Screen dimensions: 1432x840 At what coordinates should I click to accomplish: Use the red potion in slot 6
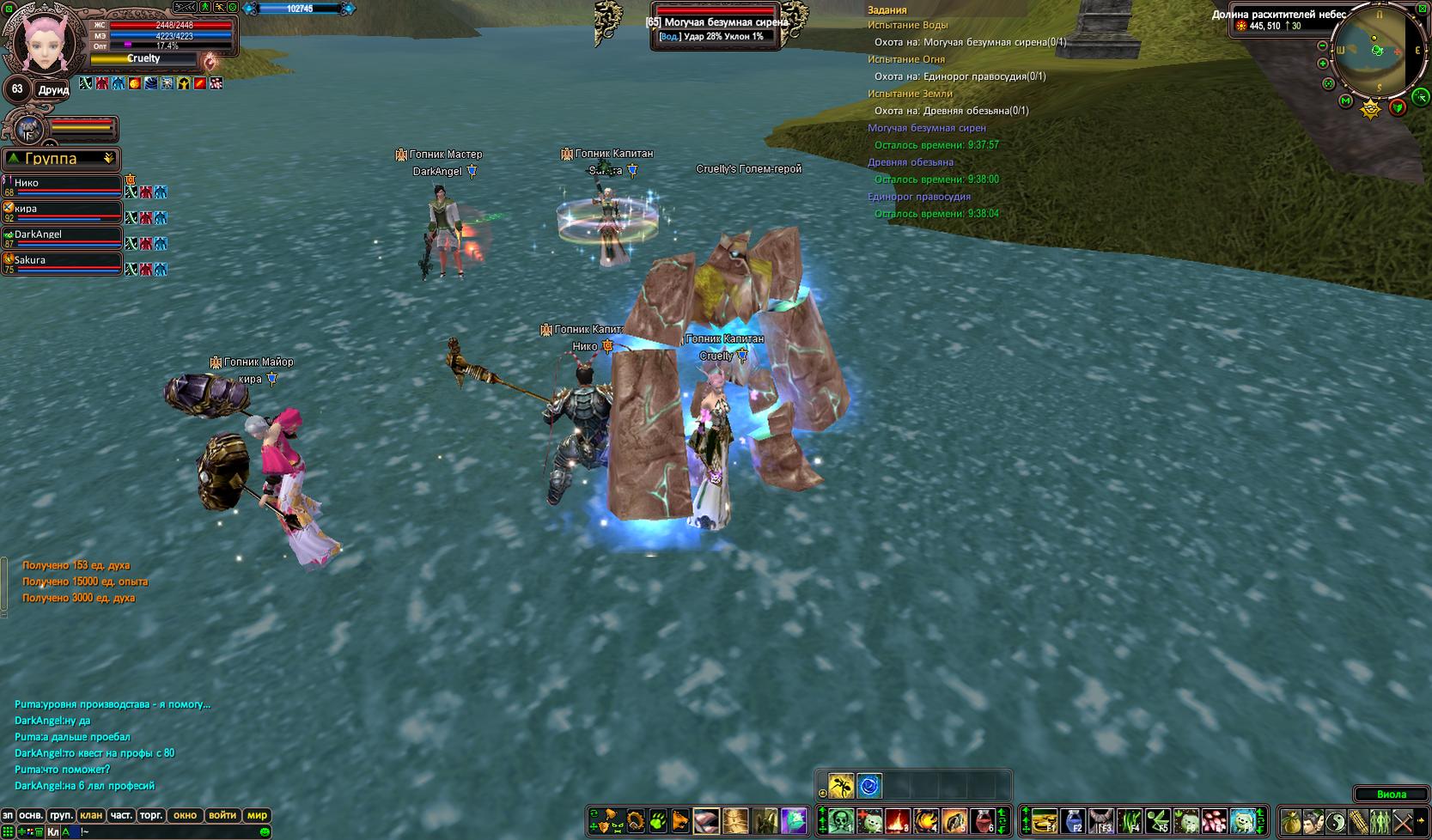pyautogui.click(x=982, y=821)
